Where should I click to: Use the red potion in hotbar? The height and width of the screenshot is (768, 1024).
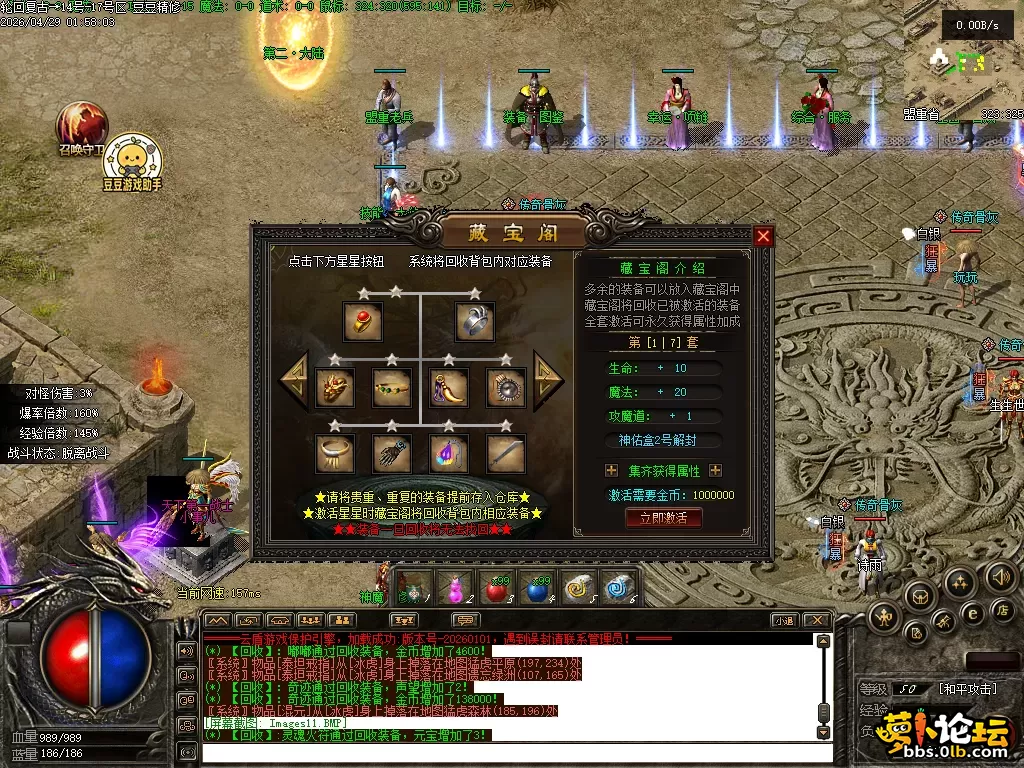pos(497,590)
